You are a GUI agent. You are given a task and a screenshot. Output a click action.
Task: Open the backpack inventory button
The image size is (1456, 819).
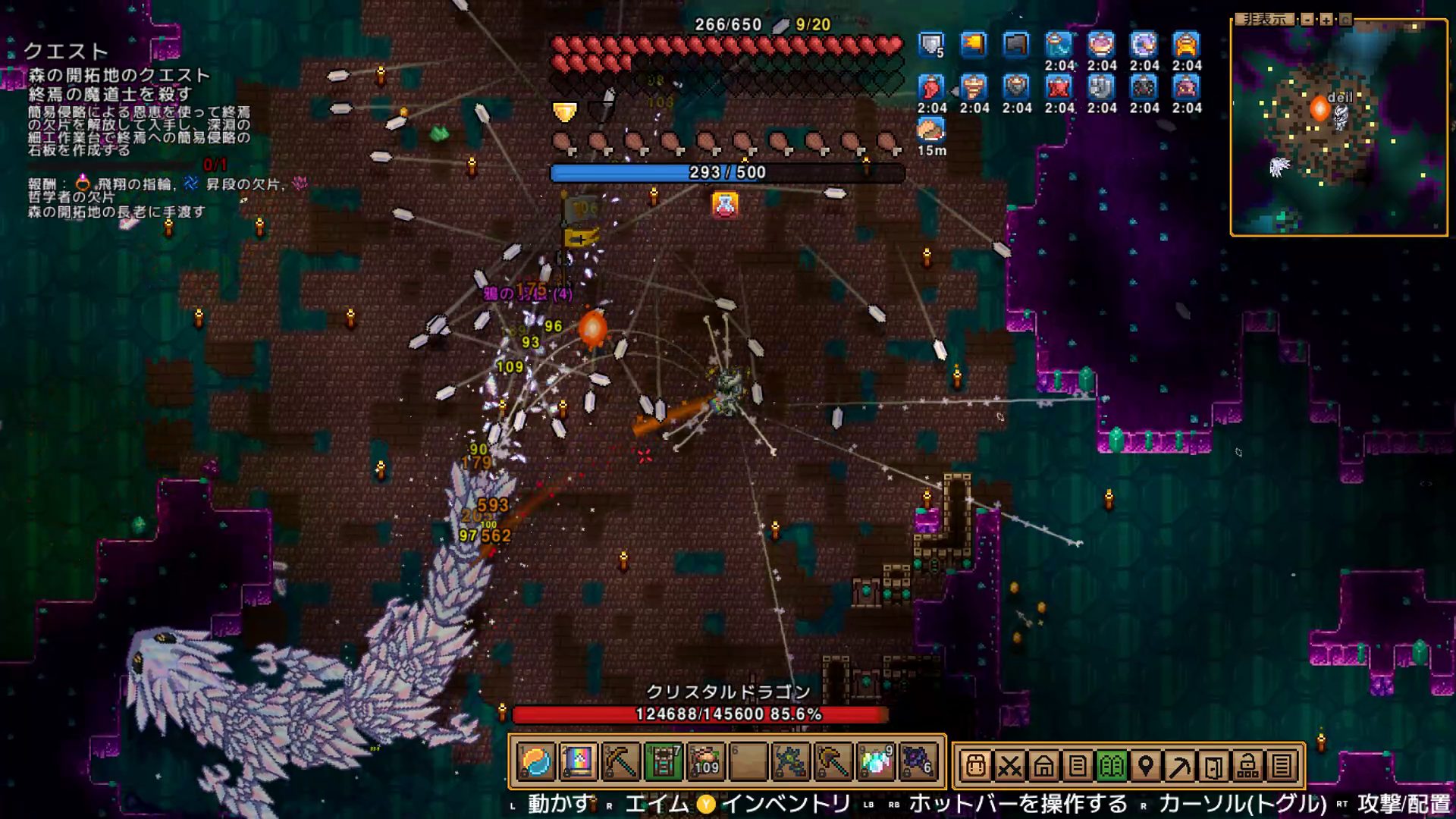(x=976, y=767)
